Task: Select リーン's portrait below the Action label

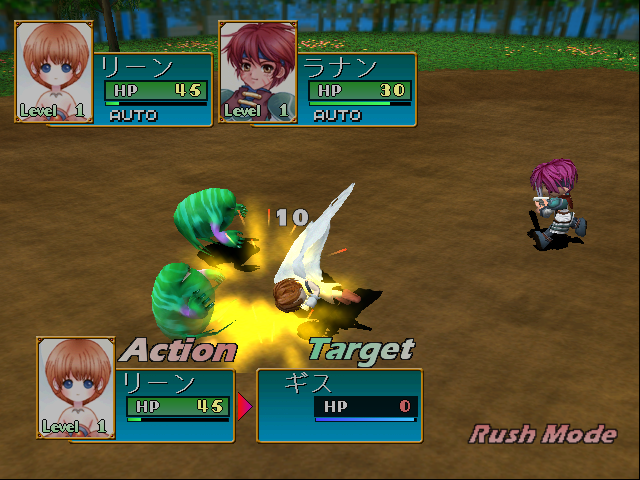Action: click(76, 388)
